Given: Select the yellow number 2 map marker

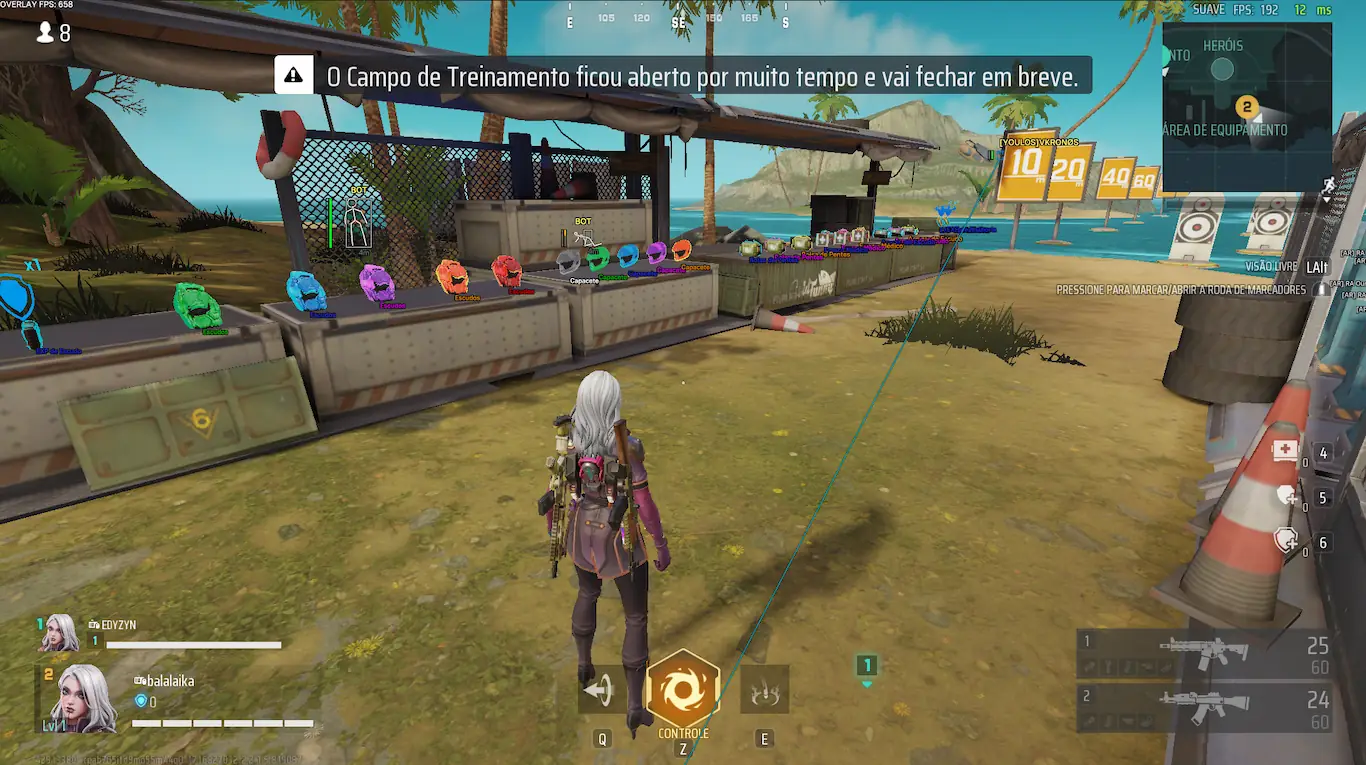Looking at the screenshot, I should [x=1246, y=106].
